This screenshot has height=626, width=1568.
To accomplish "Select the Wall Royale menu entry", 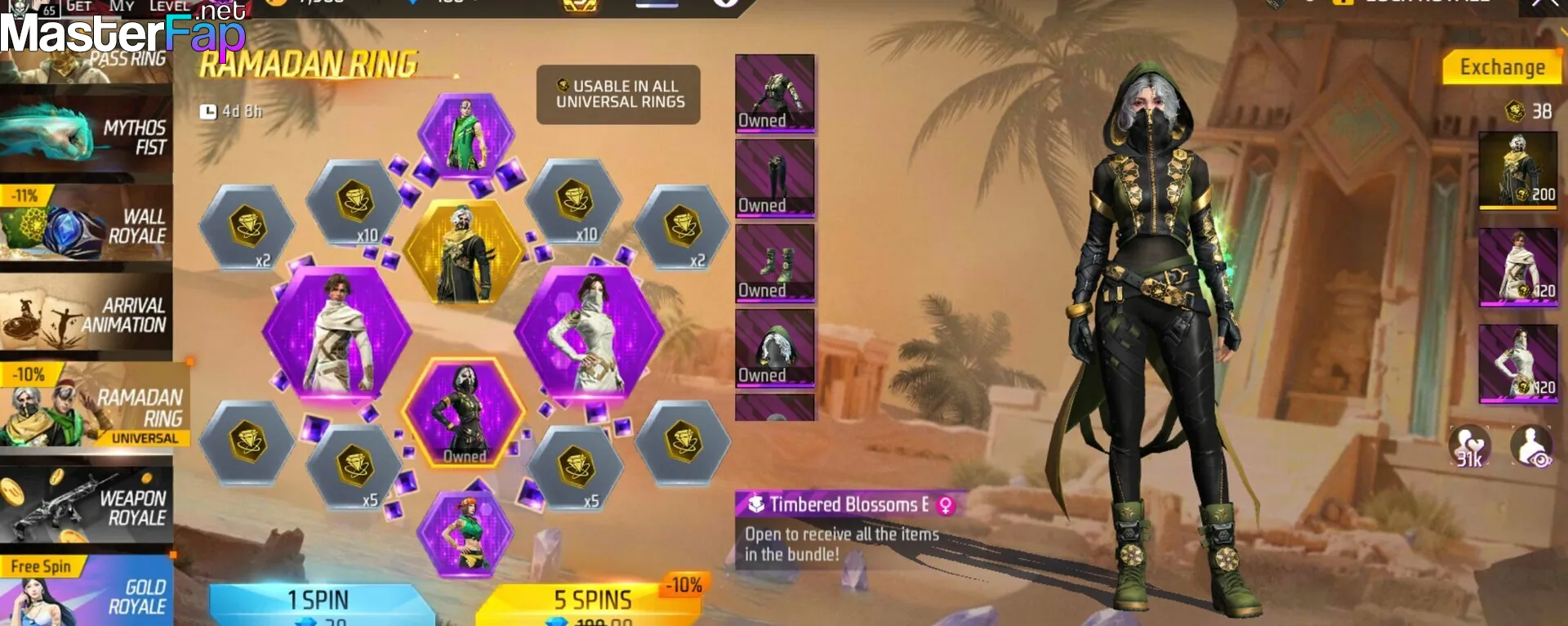I will 86,226.
